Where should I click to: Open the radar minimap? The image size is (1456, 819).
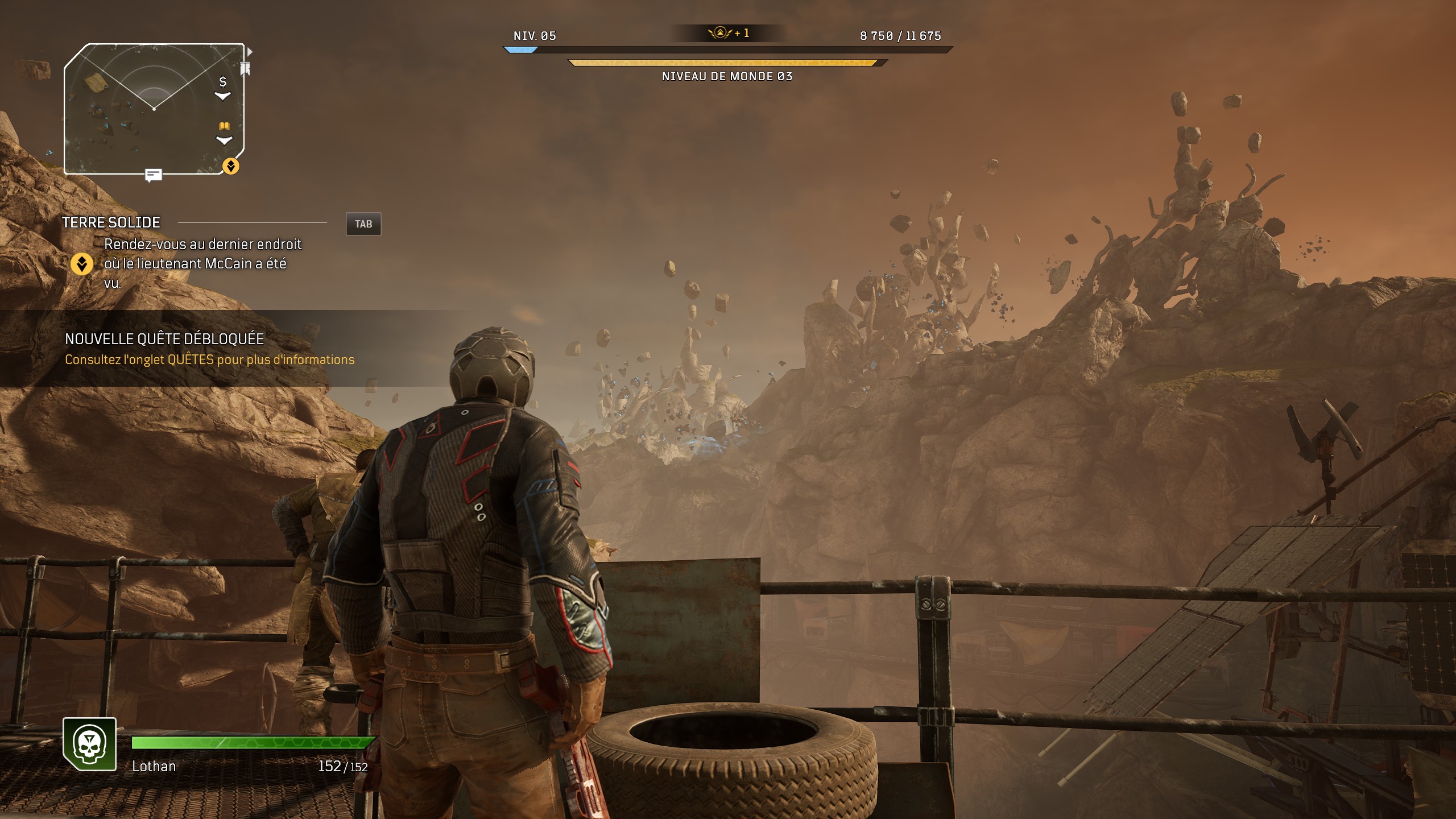[x=154, y=108]
